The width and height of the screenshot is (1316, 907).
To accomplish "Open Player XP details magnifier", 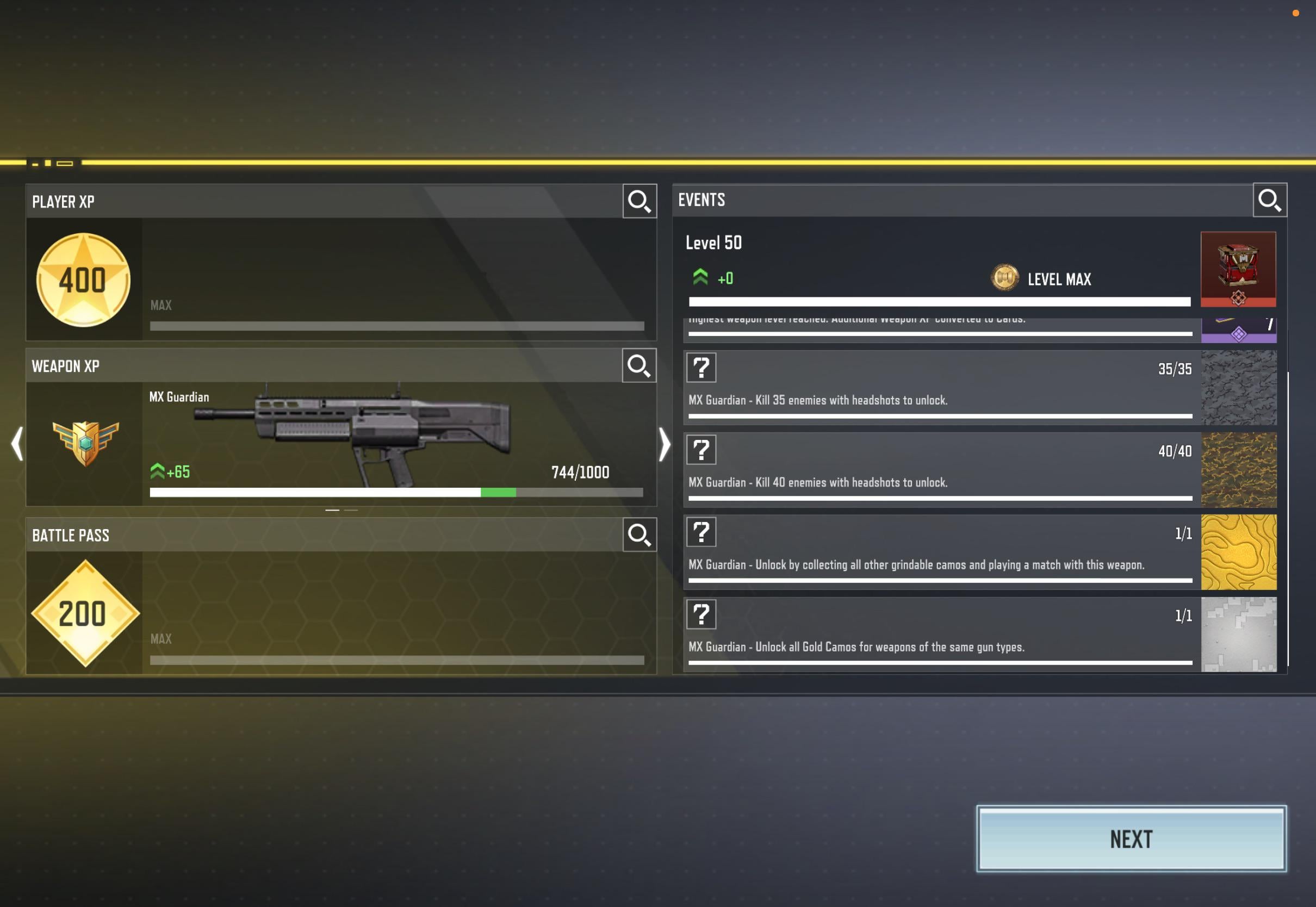I will pos(640,201).
